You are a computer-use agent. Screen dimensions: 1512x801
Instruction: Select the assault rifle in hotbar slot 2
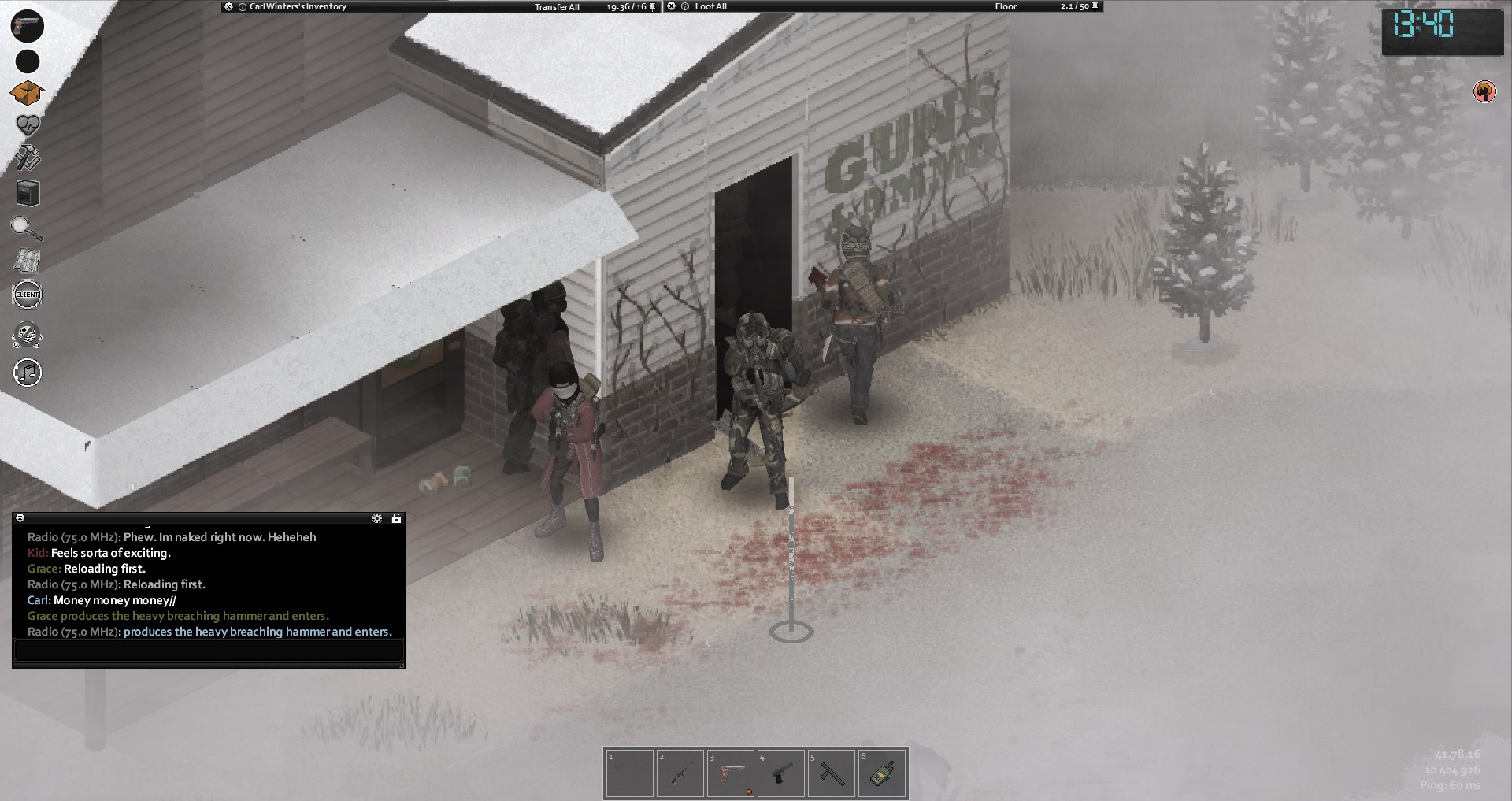679,773
